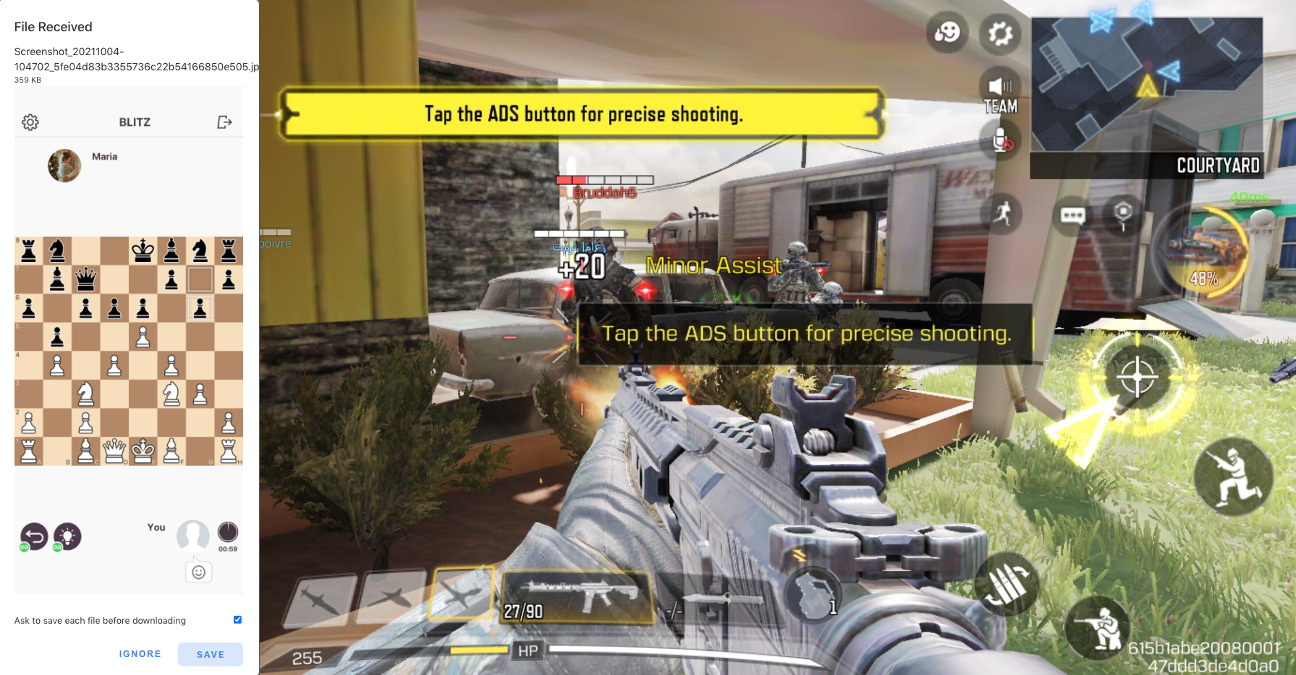Open the quick chat speech bubble
Screen dimensions: 1296x675
(1074, 215)
